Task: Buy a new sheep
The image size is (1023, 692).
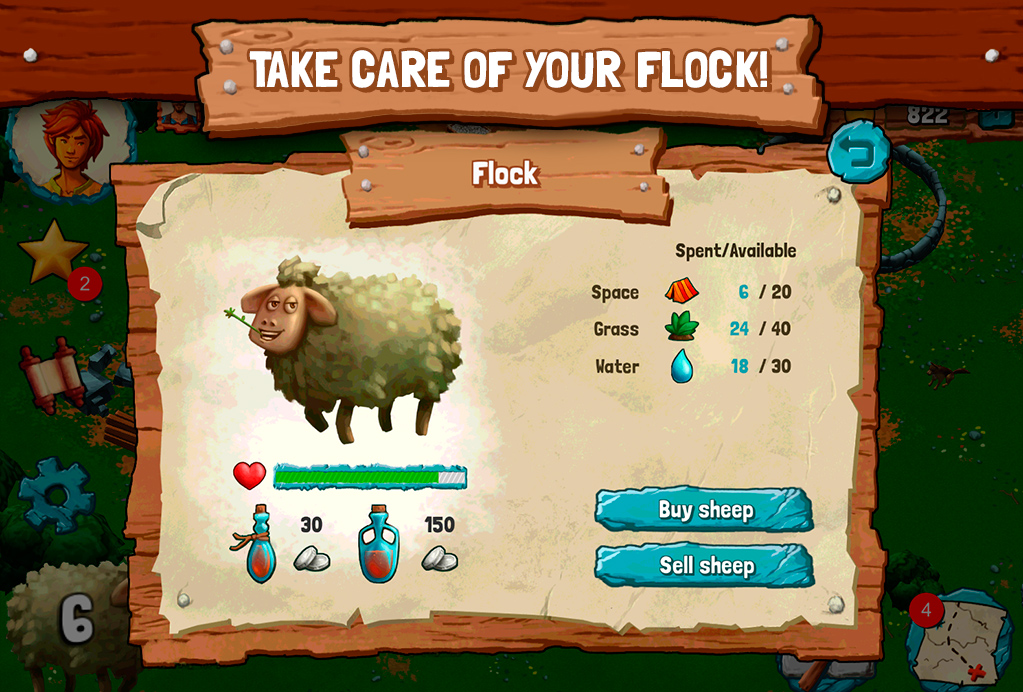Action: pos(704,510)
